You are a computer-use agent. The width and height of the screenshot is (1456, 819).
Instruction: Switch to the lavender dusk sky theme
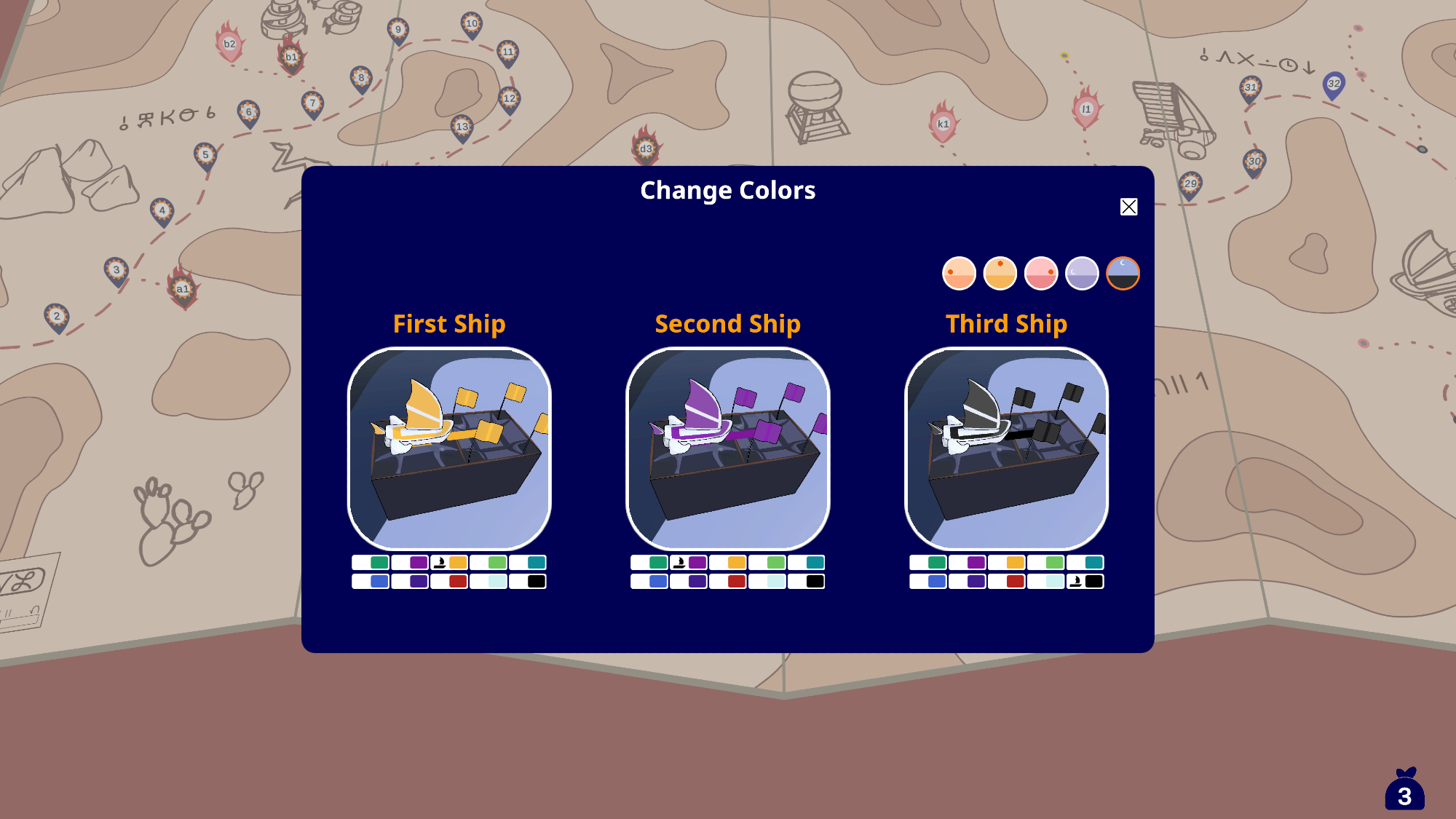click(x=1082, y=274)
